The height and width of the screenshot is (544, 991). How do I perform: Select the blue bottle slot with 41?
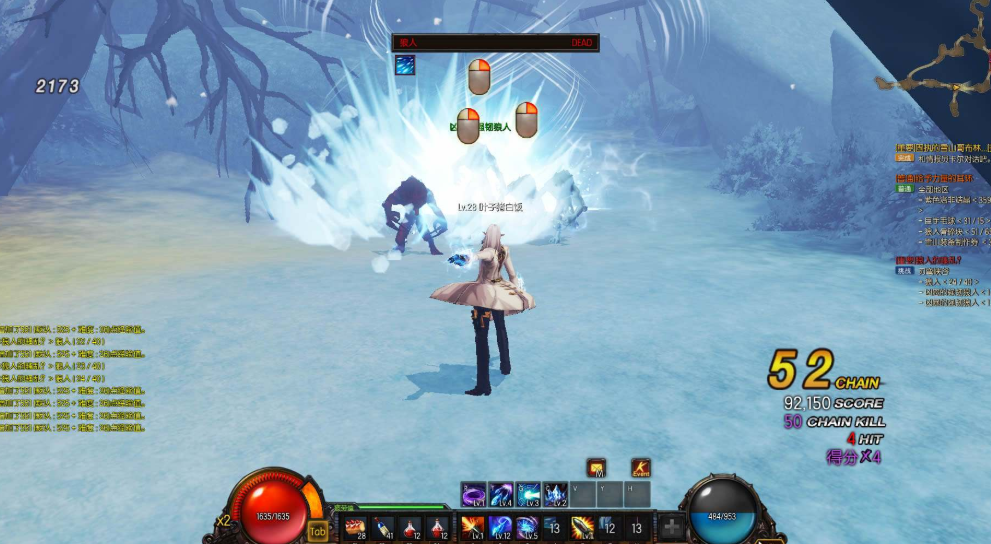pyautogui.click(x=382, y=527)
